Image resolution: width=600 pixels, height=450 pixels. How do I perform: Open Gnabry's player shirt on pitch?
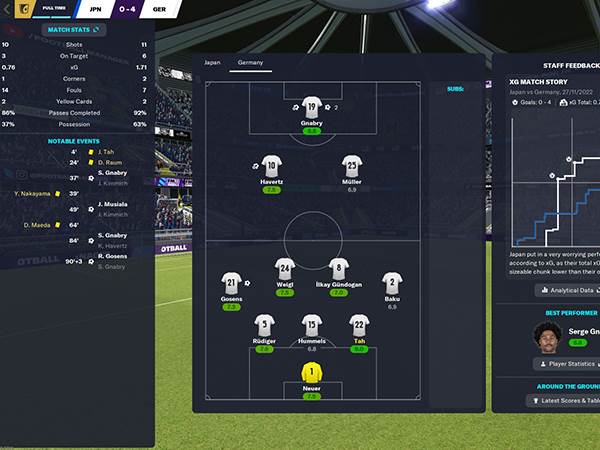pyautogui.click(x=311, y=108)
